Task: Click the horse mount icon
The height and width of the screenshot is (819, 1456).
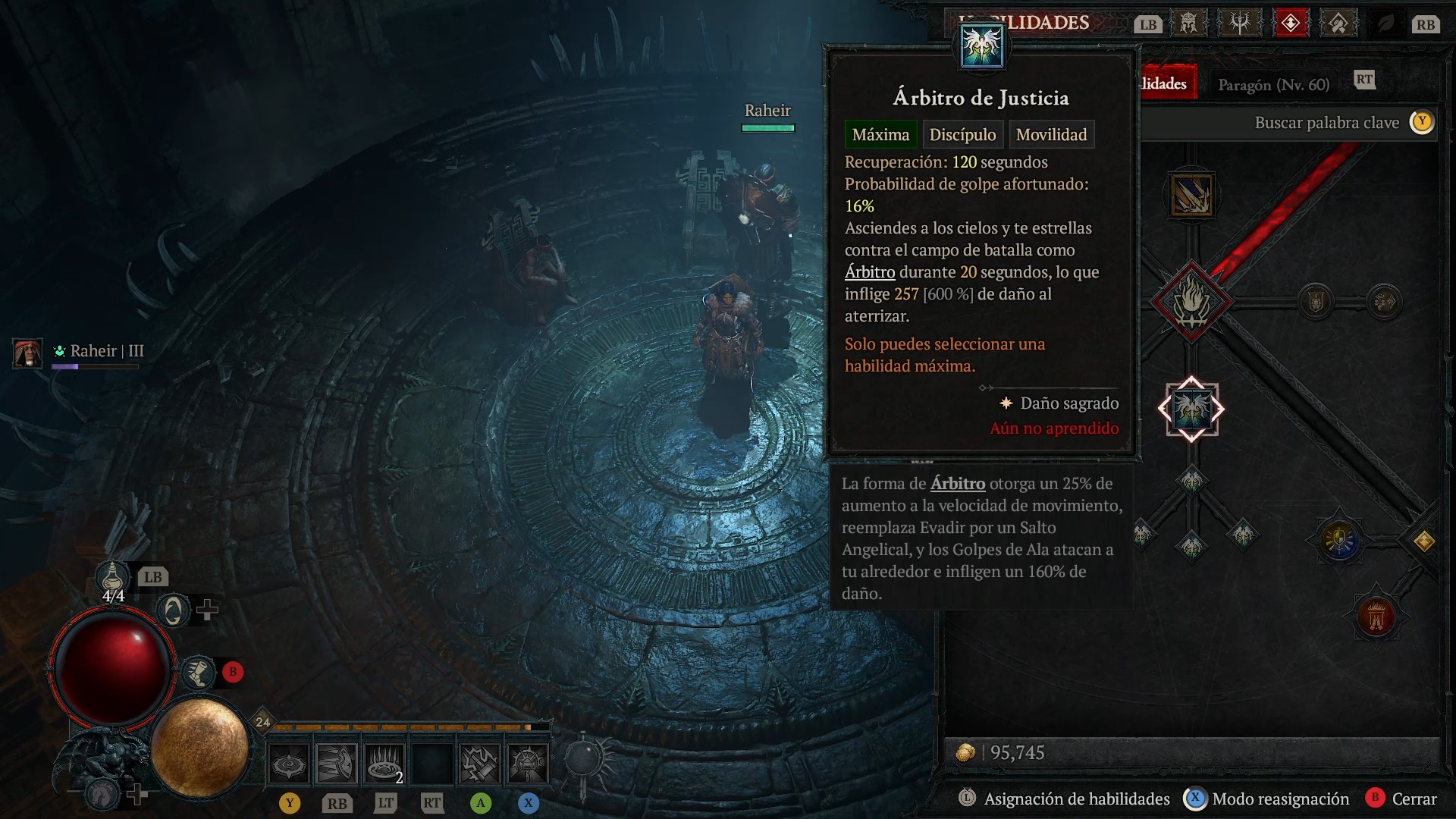Action: (103, 794)
